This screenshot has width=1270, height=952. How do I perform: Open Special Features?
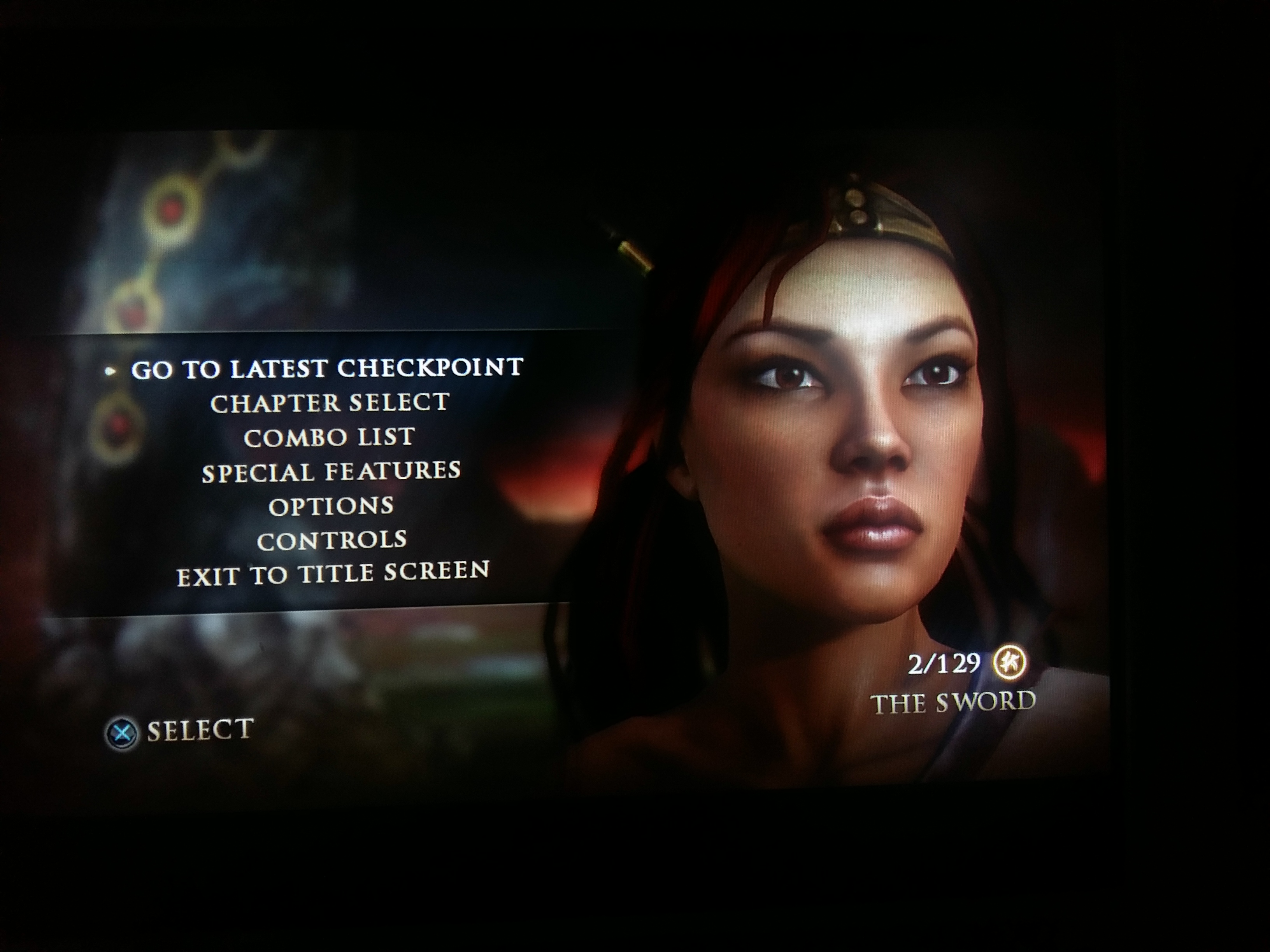click(331, 472)
